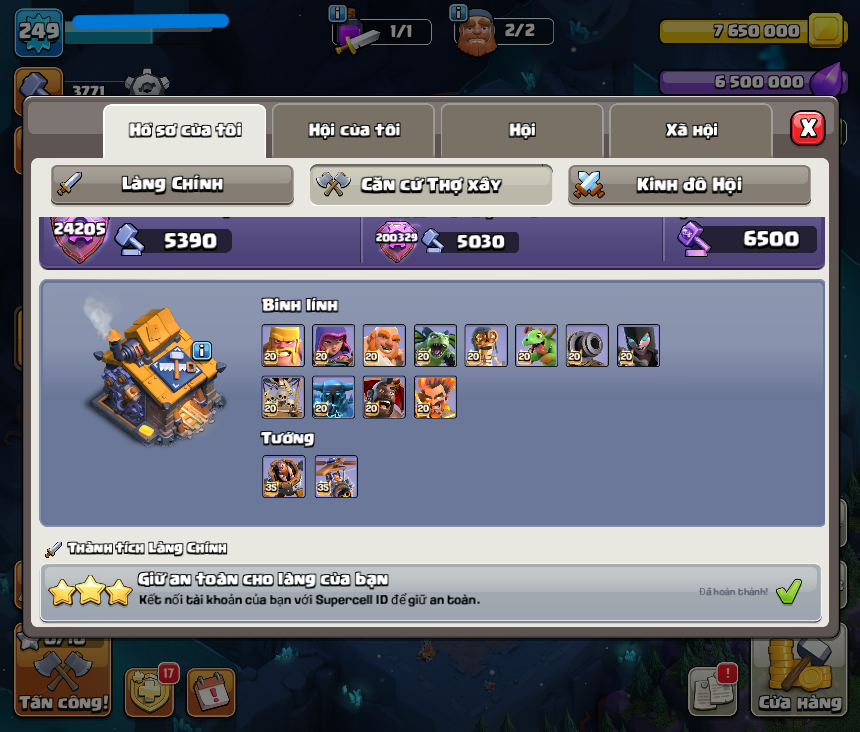The height and width of the screenshot is (732, 860).
Task: Open the Hội tab
Action: 521,130
